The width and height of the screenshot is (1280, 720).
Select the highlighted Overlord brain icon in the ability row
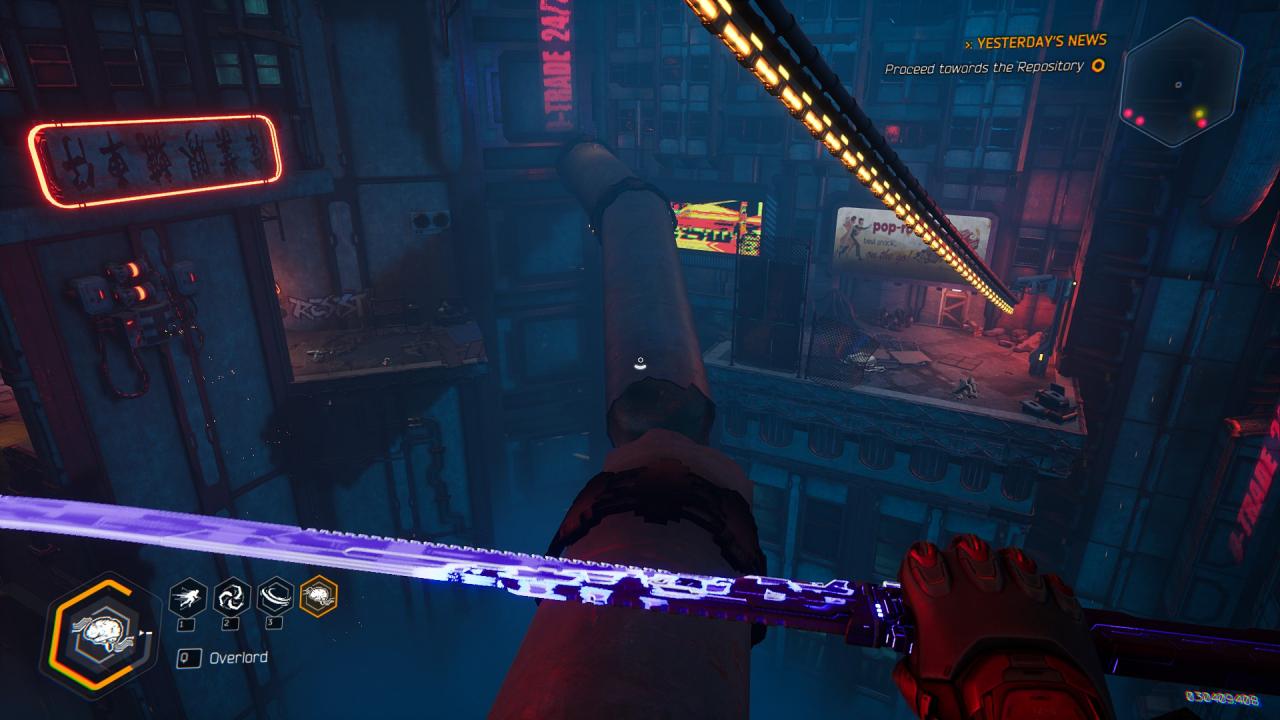click(319, 597)
